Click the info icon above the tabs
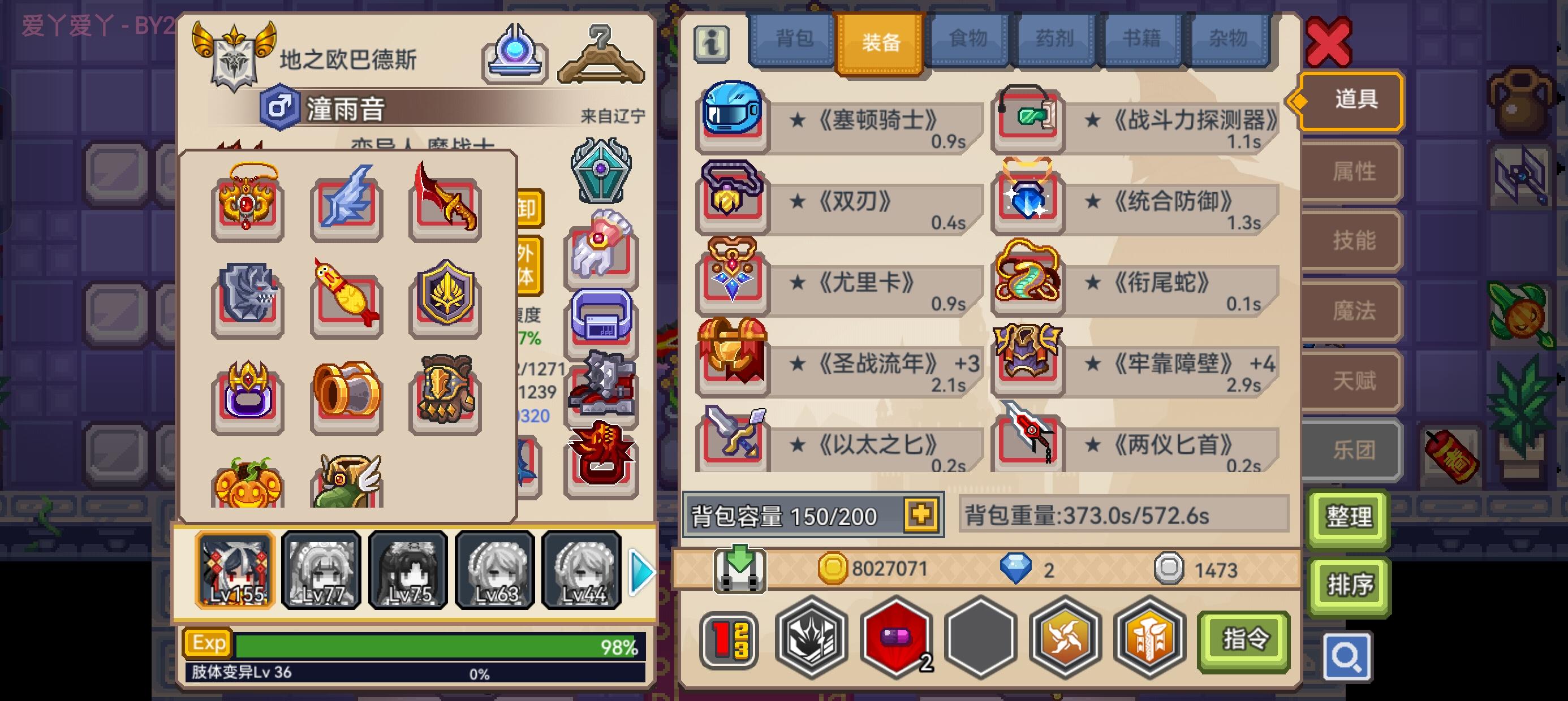 (713, 46)
